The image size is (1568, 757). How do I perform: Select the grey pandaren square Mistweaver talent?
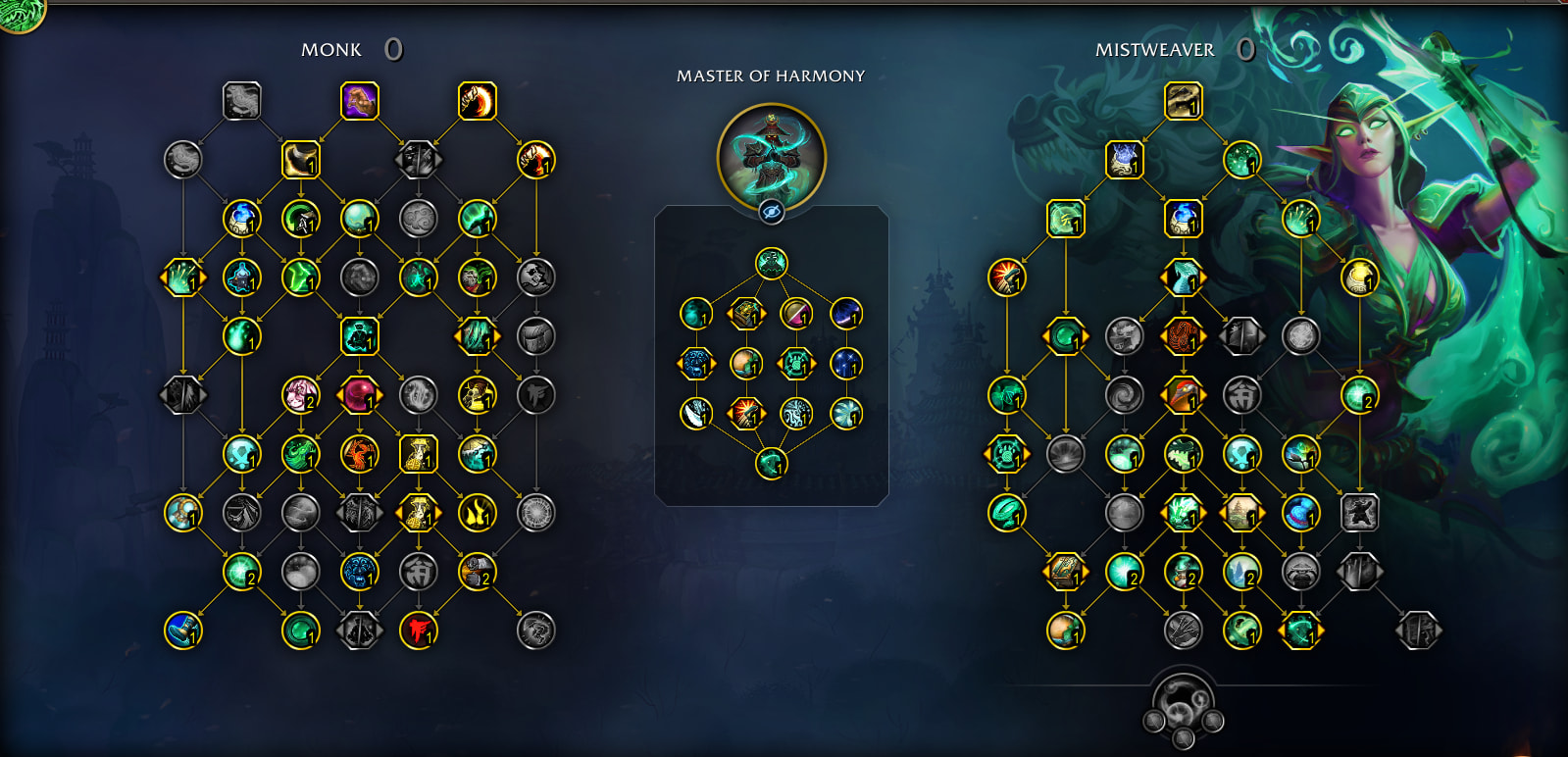pyautogui.click(x=1360, y=513)
